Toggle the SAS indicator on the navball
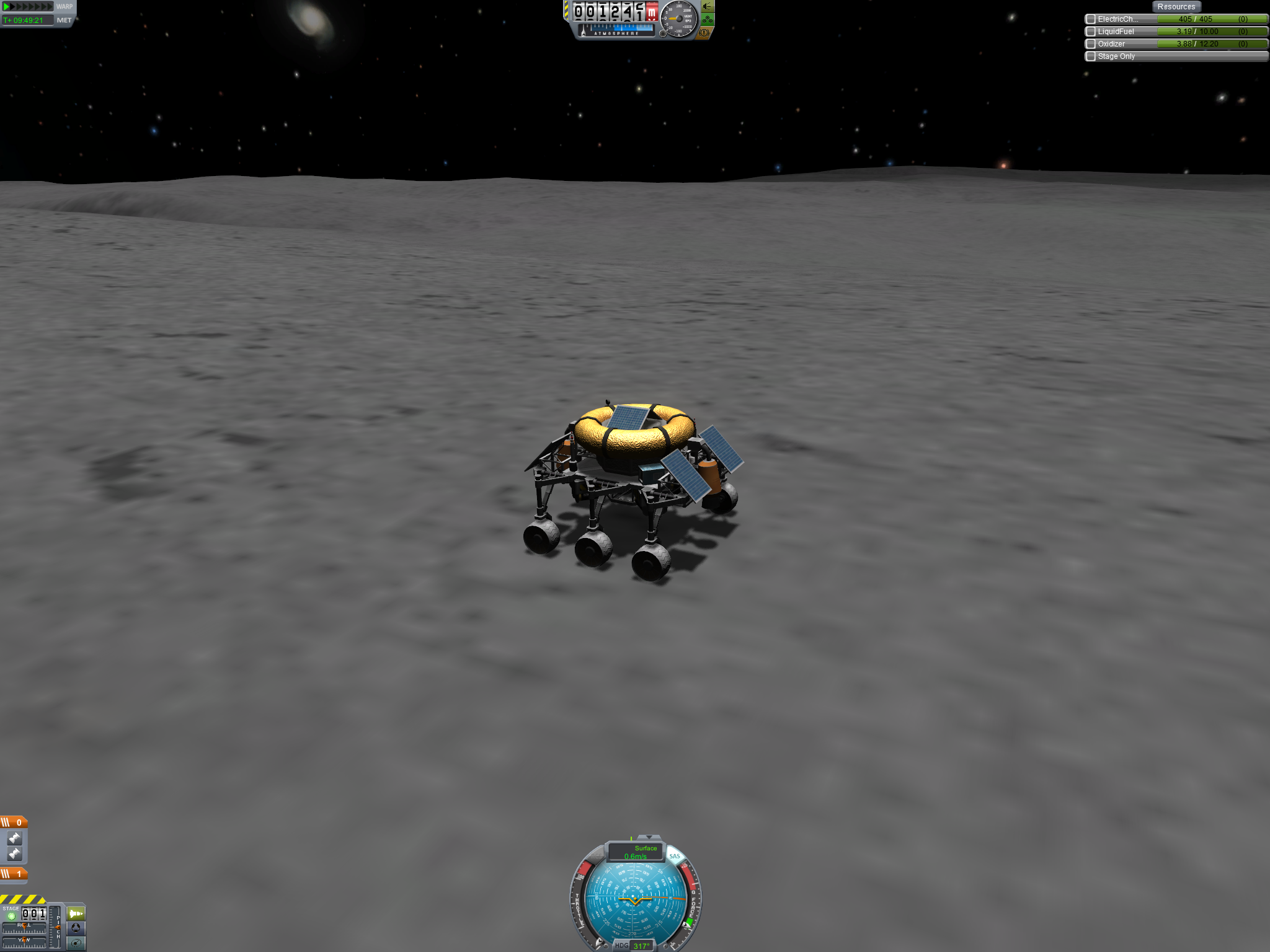 pyautogui.click(x=674, y=856)
